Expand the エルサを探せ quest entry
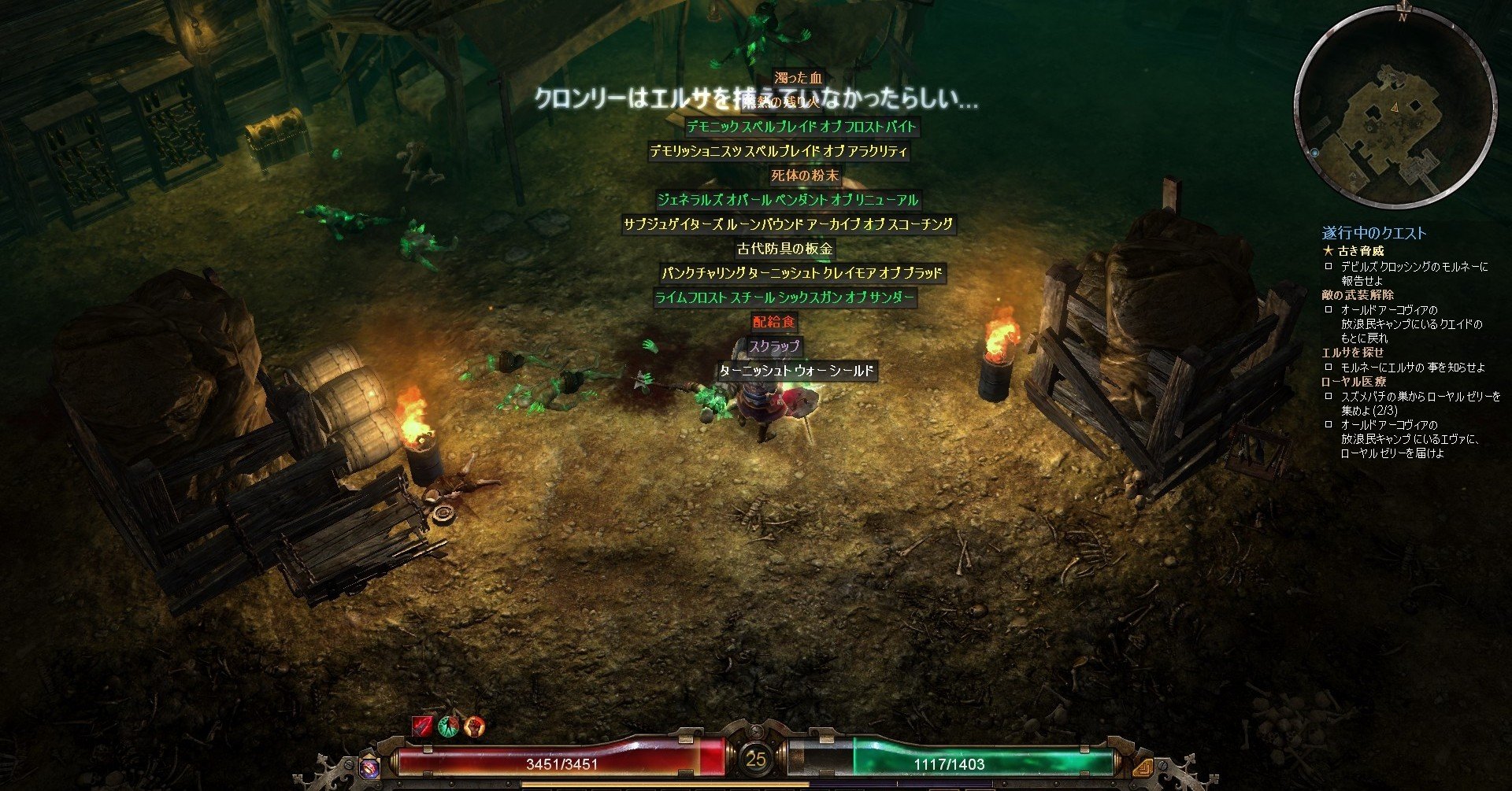 (x=1354, y=351)
